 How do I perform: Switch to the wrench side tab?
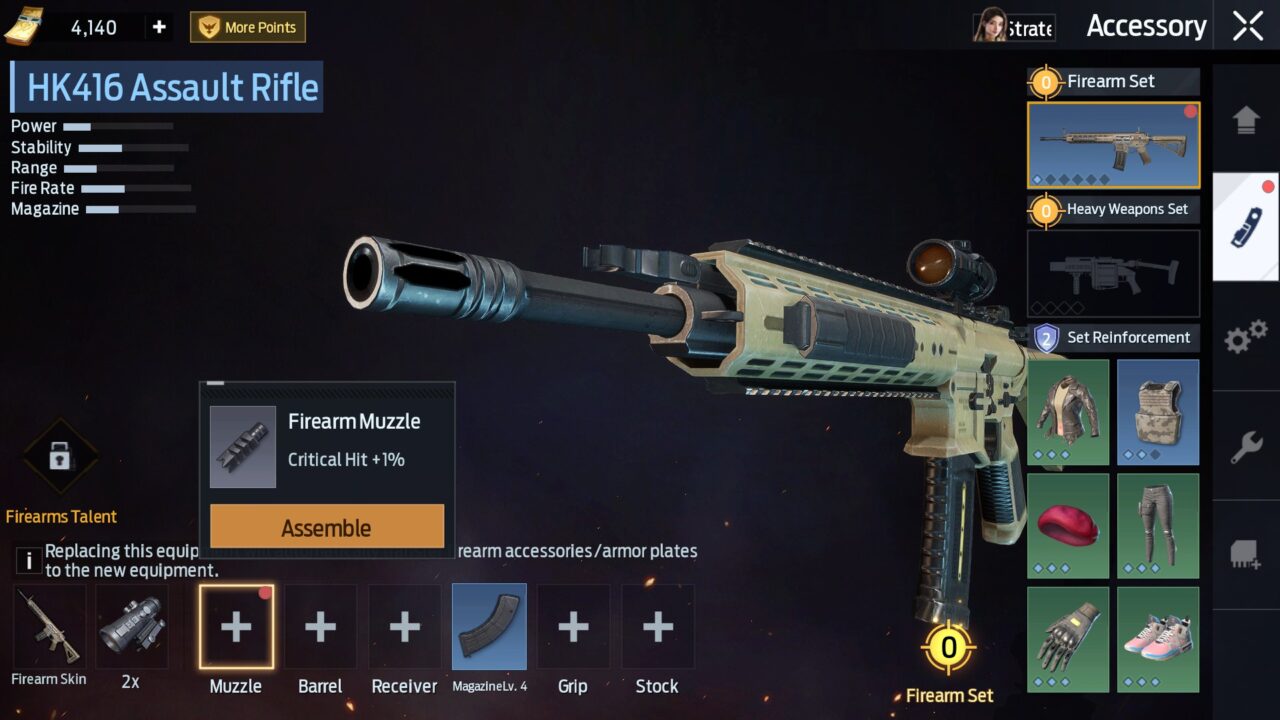point(1246,447)
